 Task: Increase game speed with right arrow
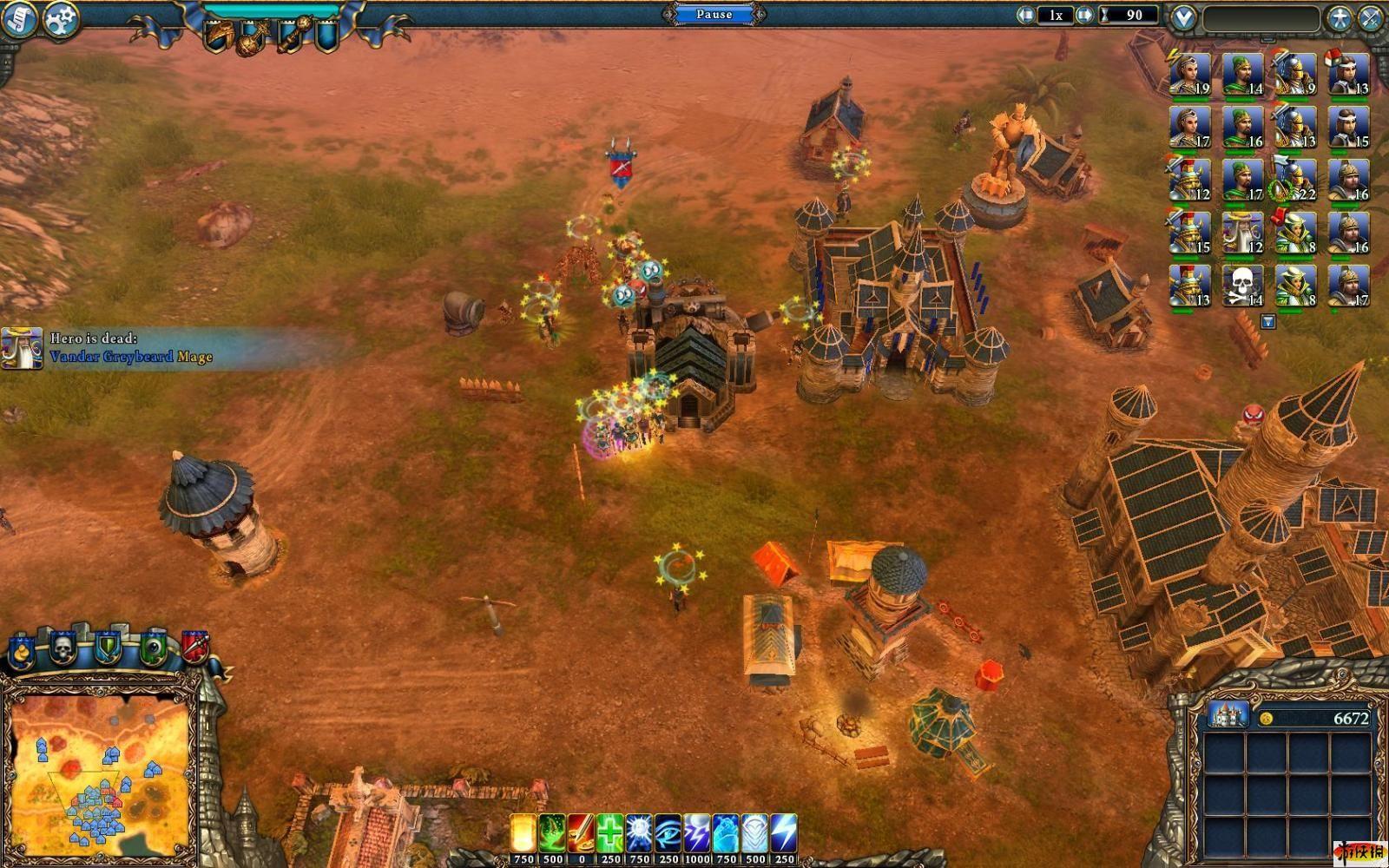point(1083,15)
